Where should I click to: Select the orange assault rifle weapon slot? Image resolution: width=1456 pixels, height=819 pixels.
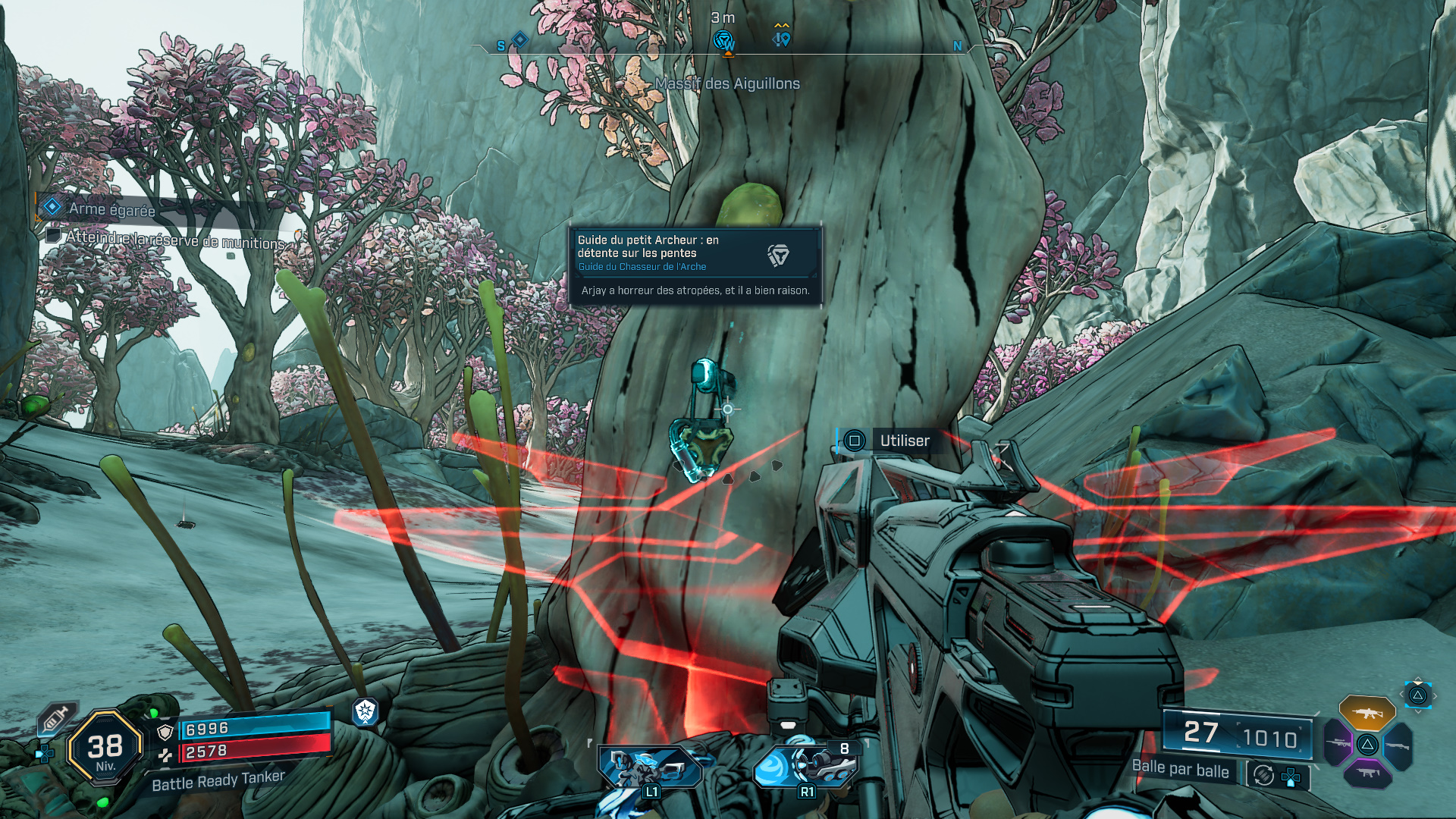pyautogui.click(x=1367, y=713)
